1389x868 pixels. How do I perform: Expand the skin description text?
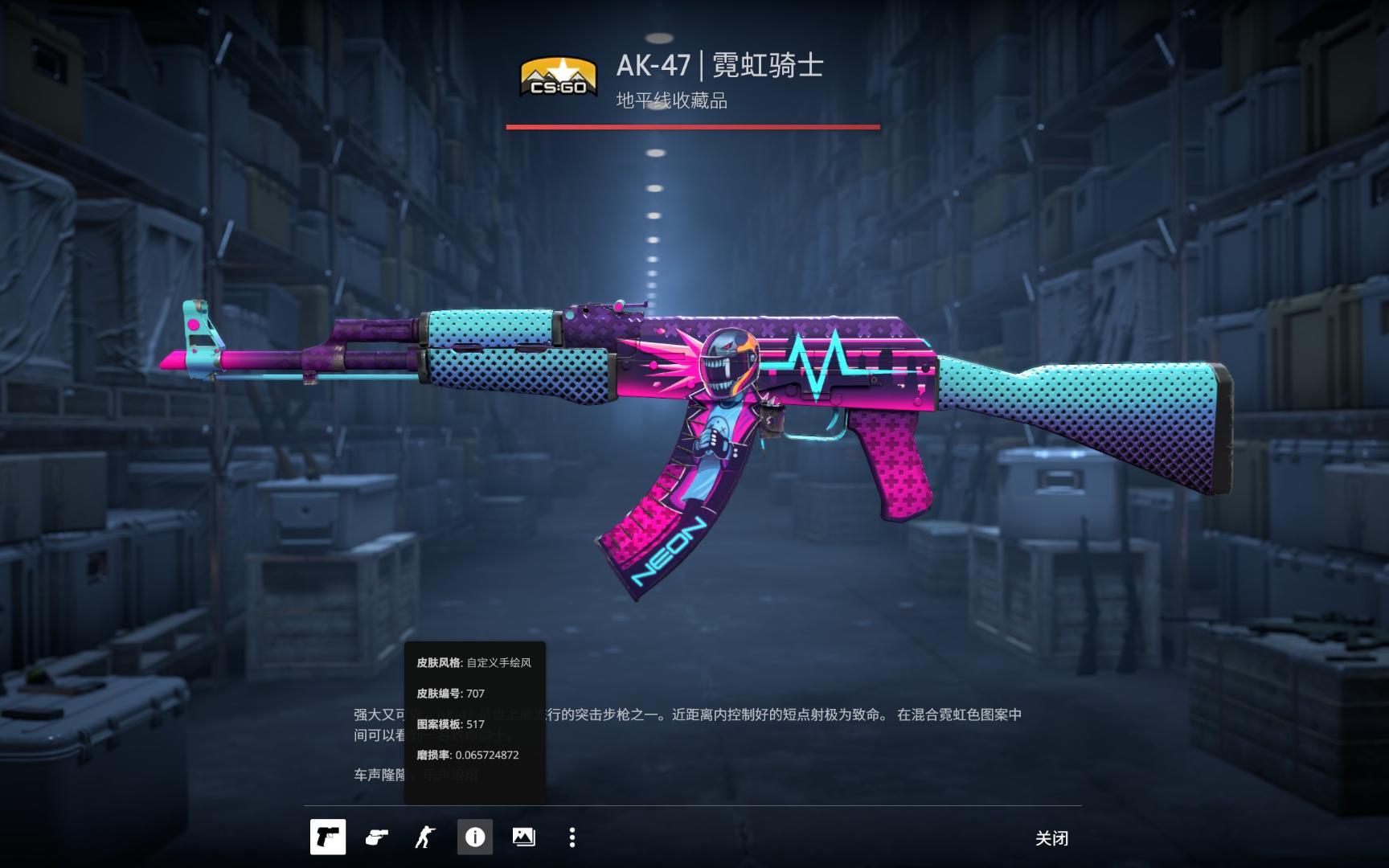[x=687, y=723]
